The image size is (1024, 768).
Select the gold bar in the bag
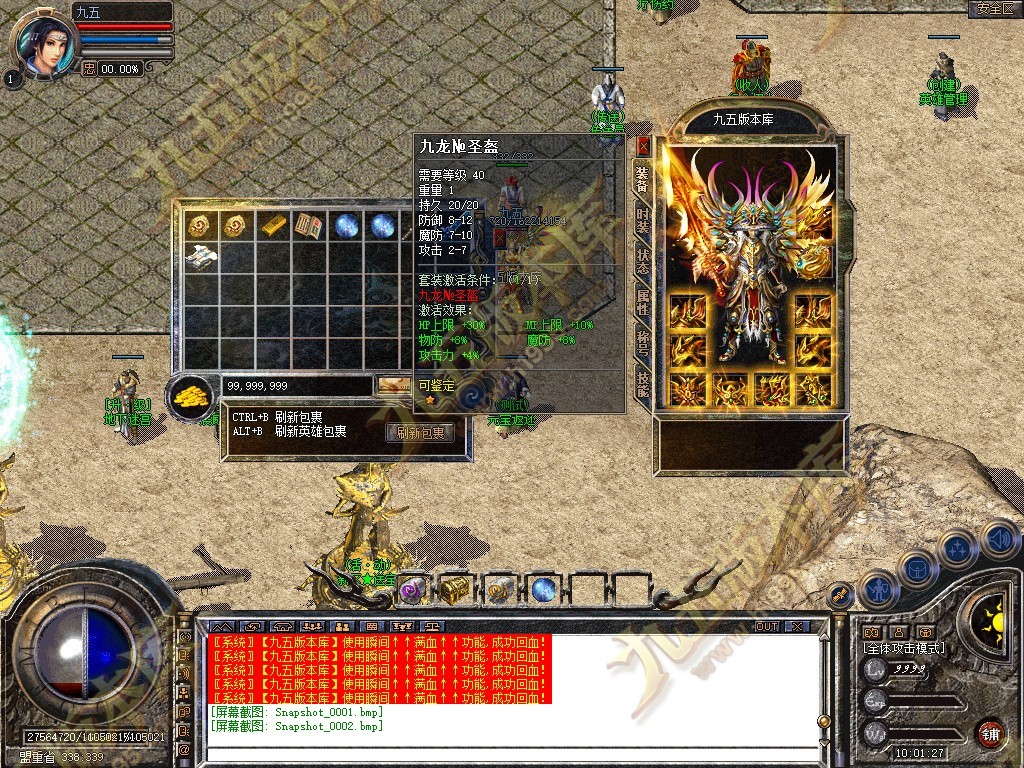click(273, 226)
